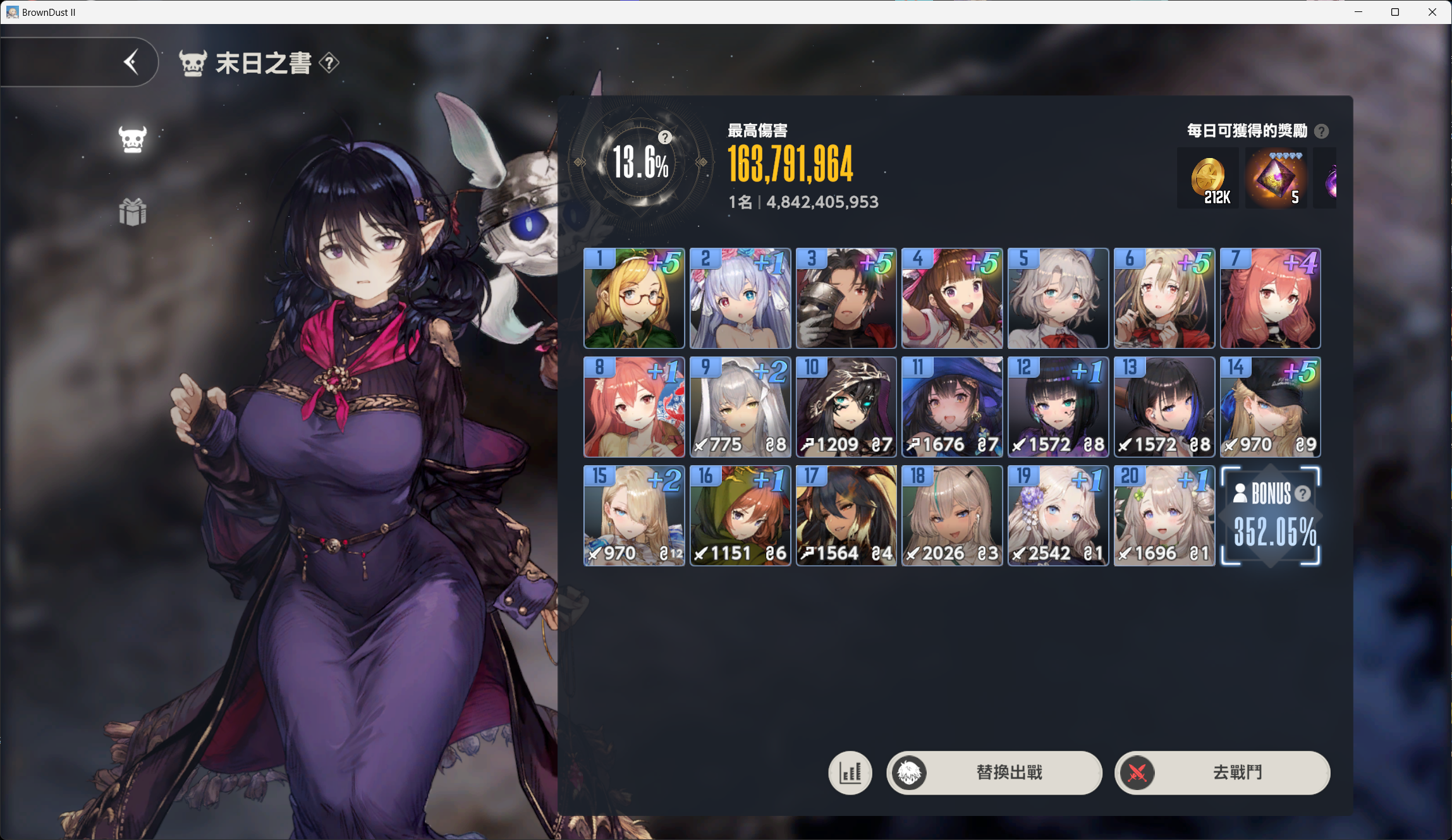Select character slot 14 with black cap

1270,407
